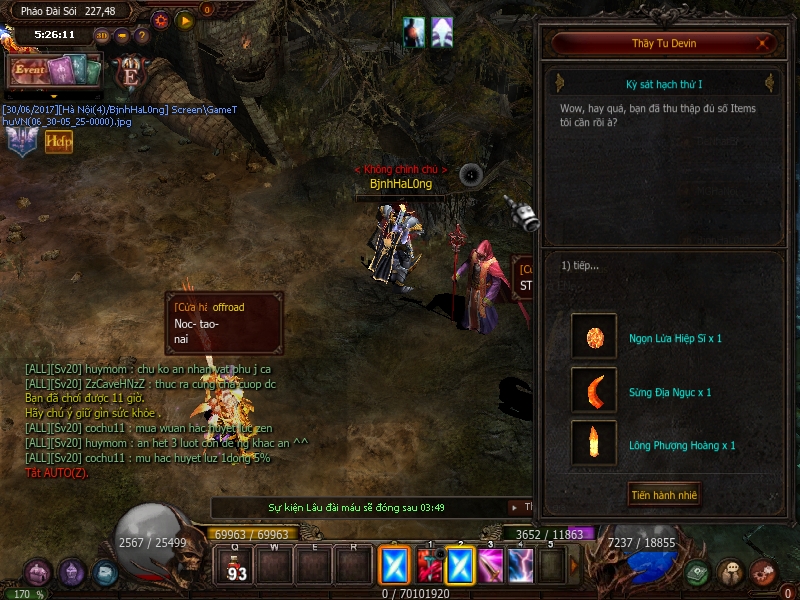Open the speech bubble chat icon
The height and width of the screenshot is (600, 800).
pyautogui.click(x=731, y=573)
